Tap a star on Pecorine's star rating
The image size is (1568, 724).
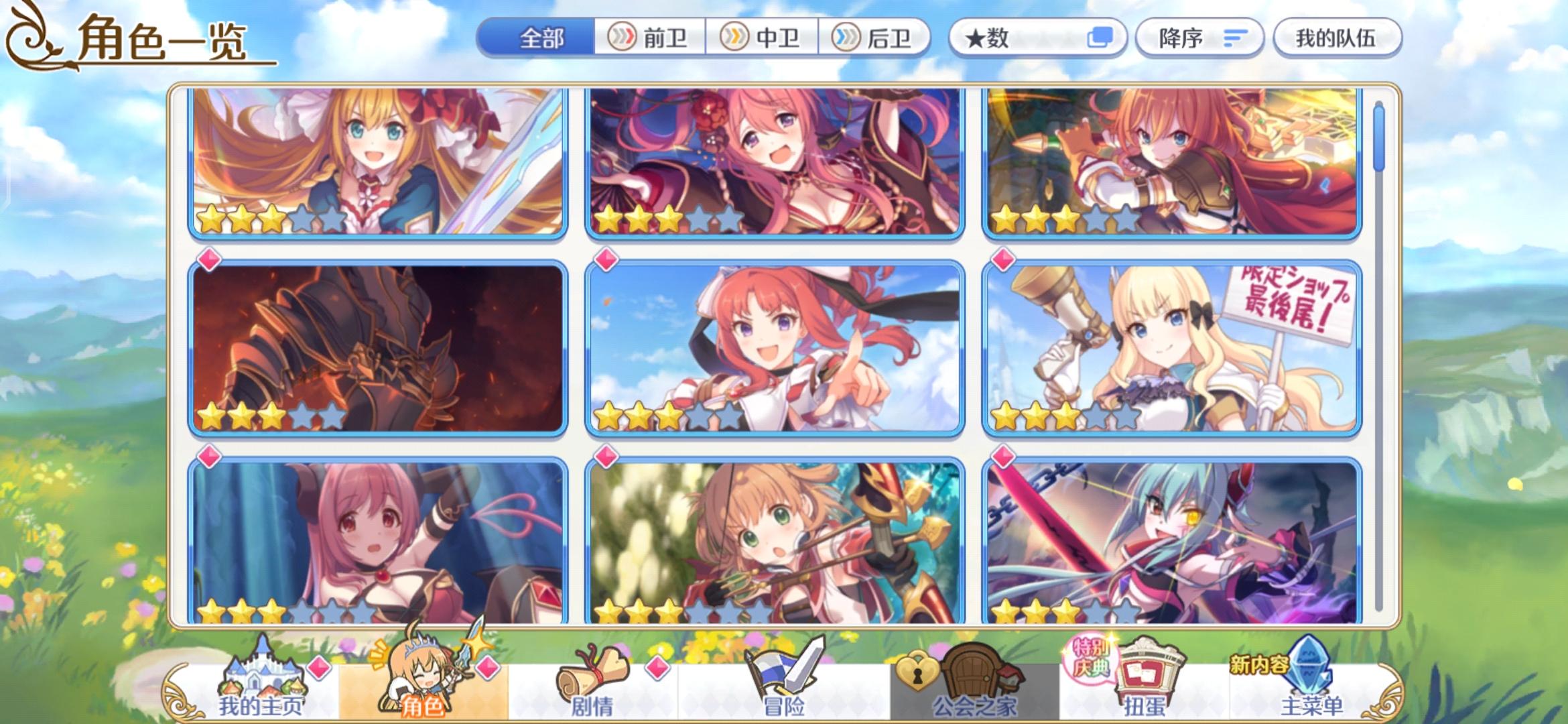point(210,217)
